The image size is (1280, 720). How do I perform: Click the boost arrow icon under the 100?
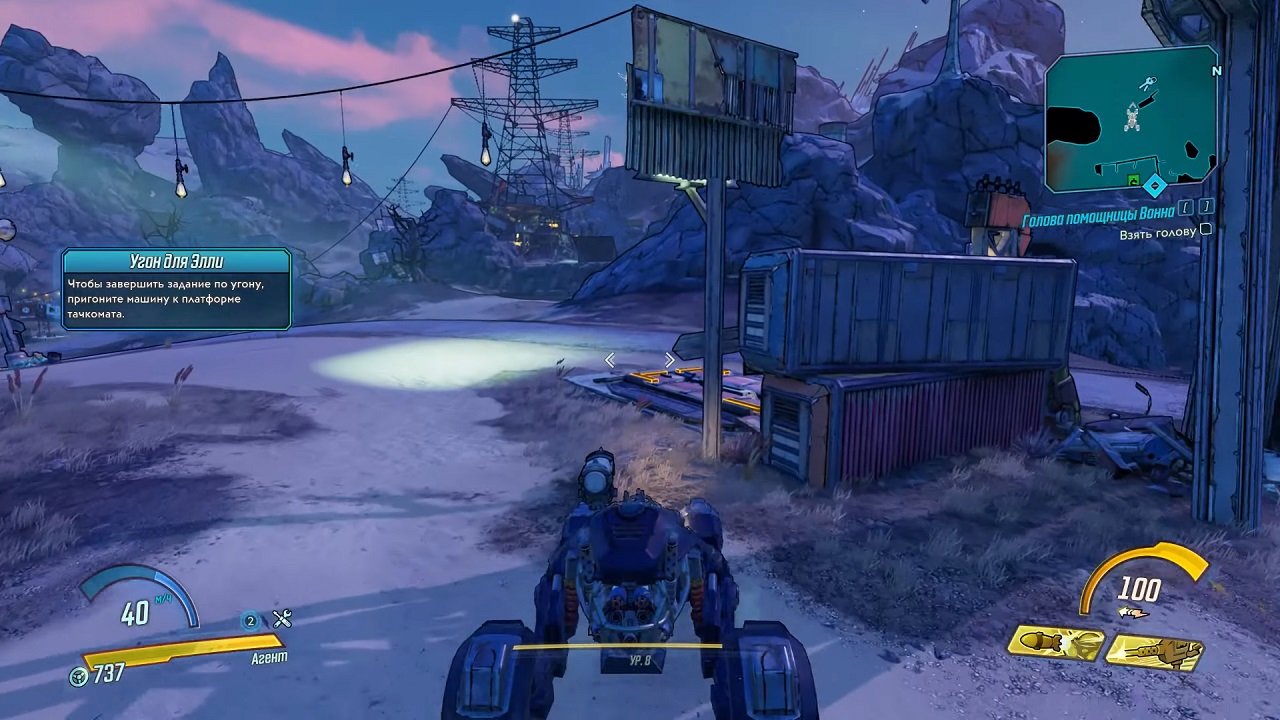[1132, 612]
